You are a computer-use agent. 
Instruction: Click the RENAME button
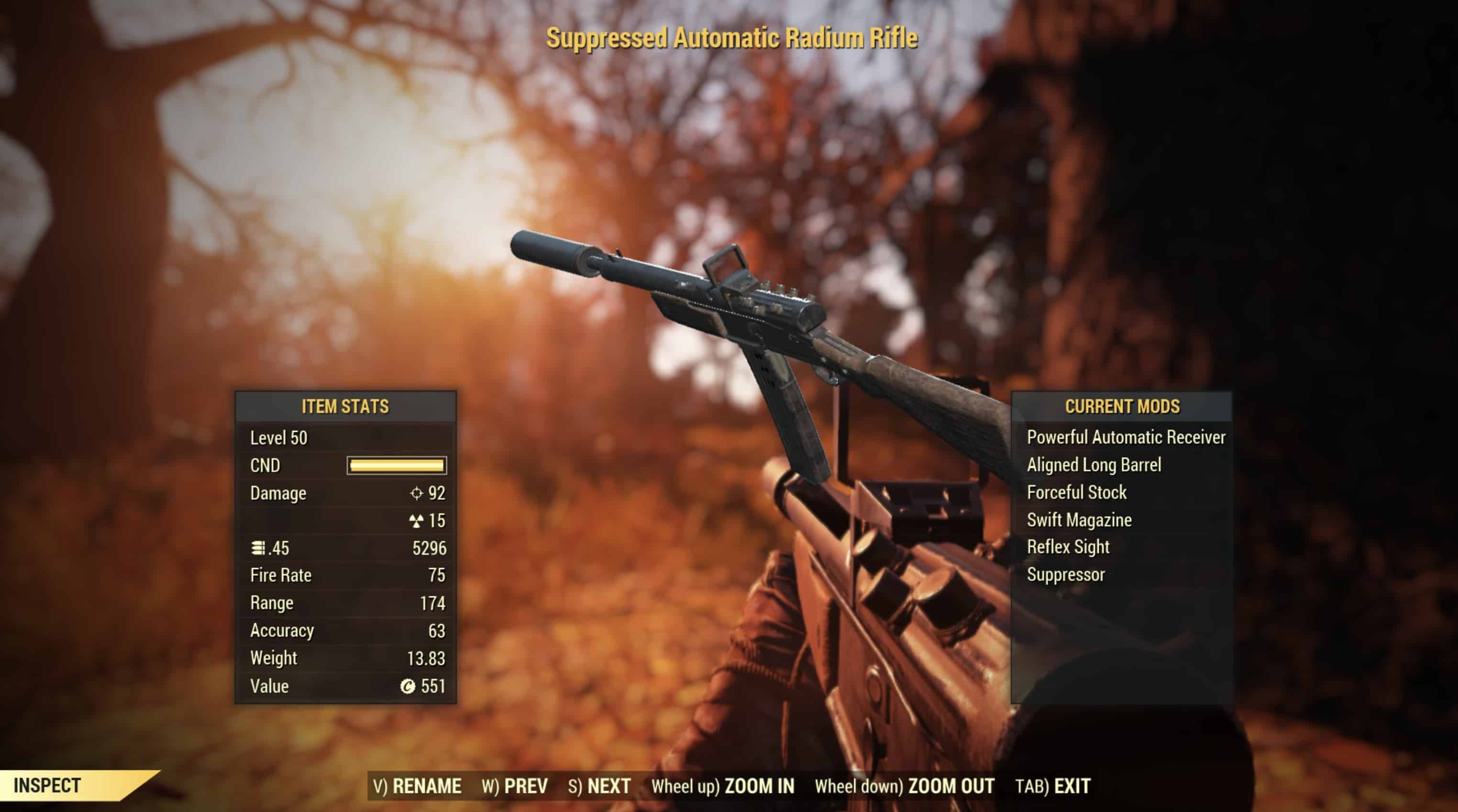pos(417,786)
